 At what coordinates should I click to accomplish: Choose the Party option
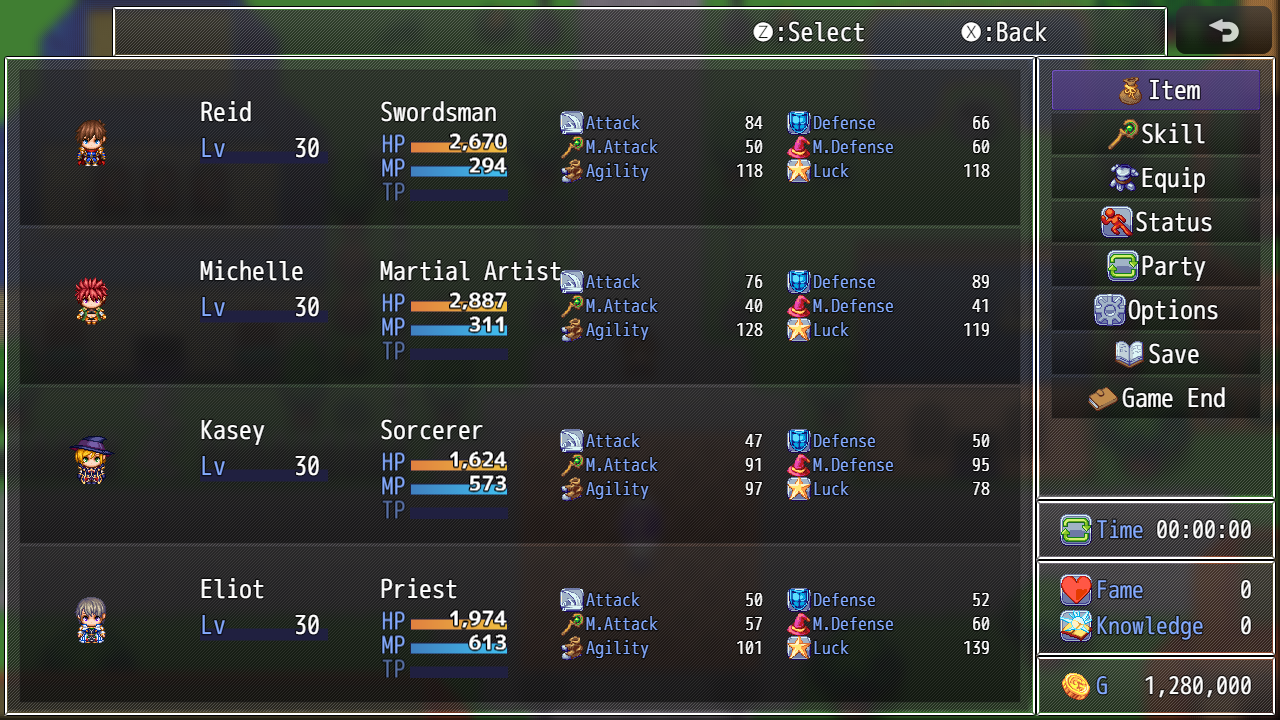[1155, 266]
